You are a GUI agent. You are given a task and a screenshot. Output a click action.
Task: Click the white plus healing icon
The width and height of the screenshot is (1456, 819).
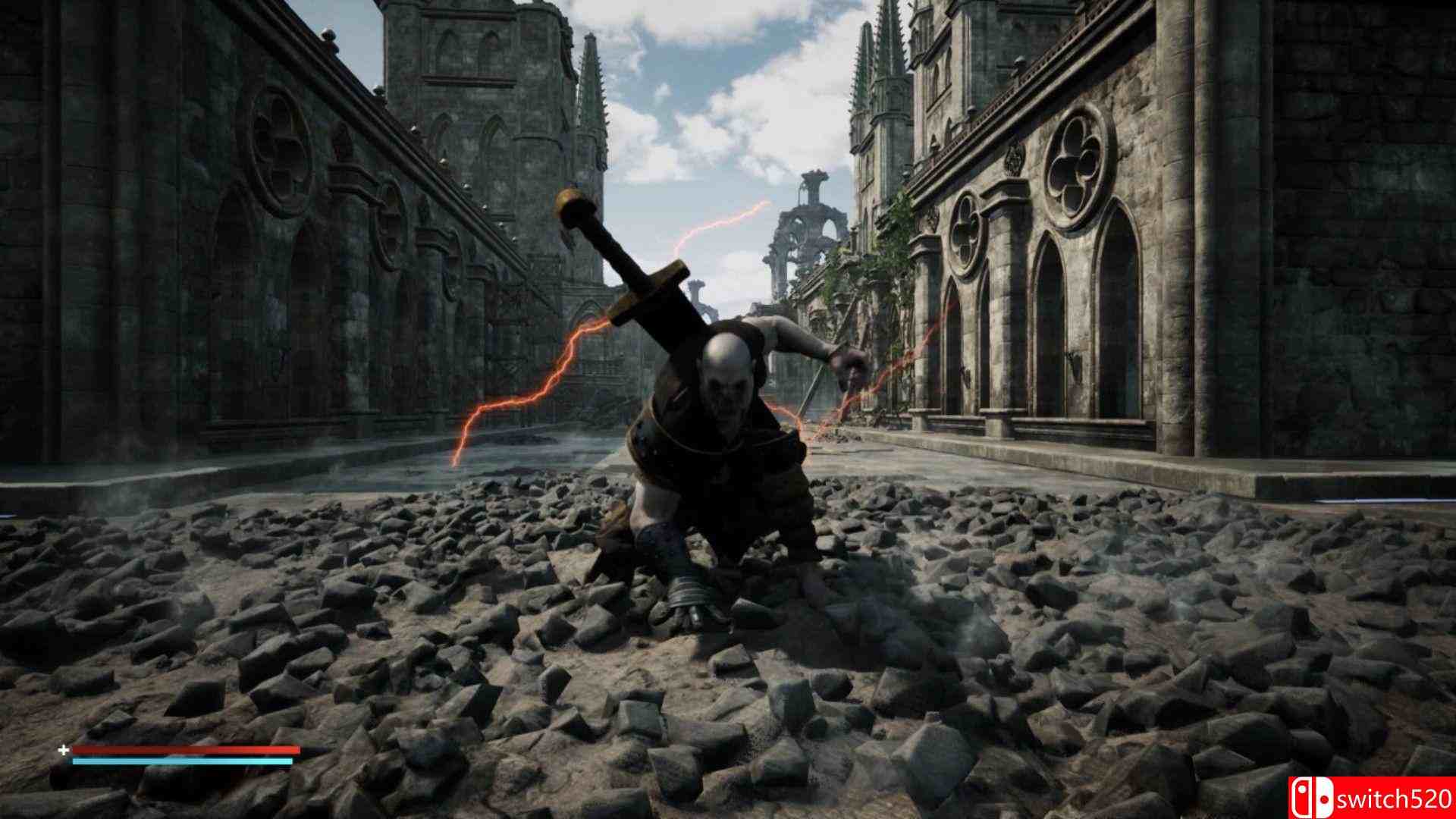[64, 751]
